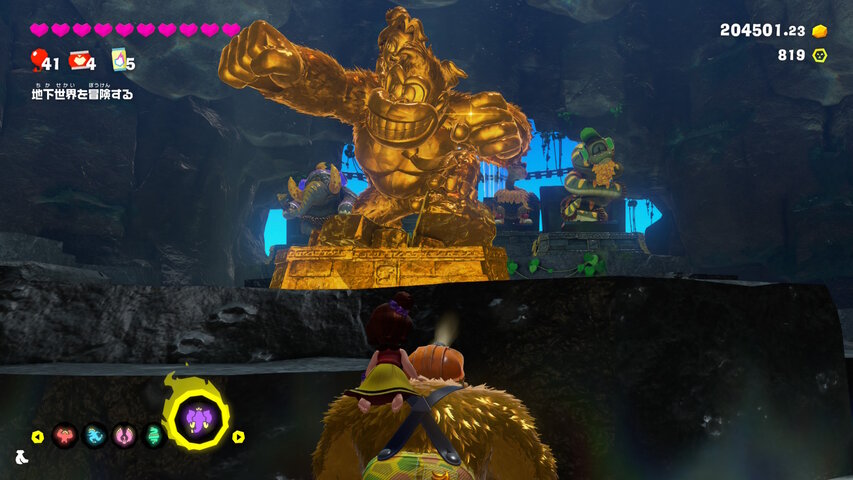
Task: Click the left arrow of the transformation selector
Action: coord(38,437)
